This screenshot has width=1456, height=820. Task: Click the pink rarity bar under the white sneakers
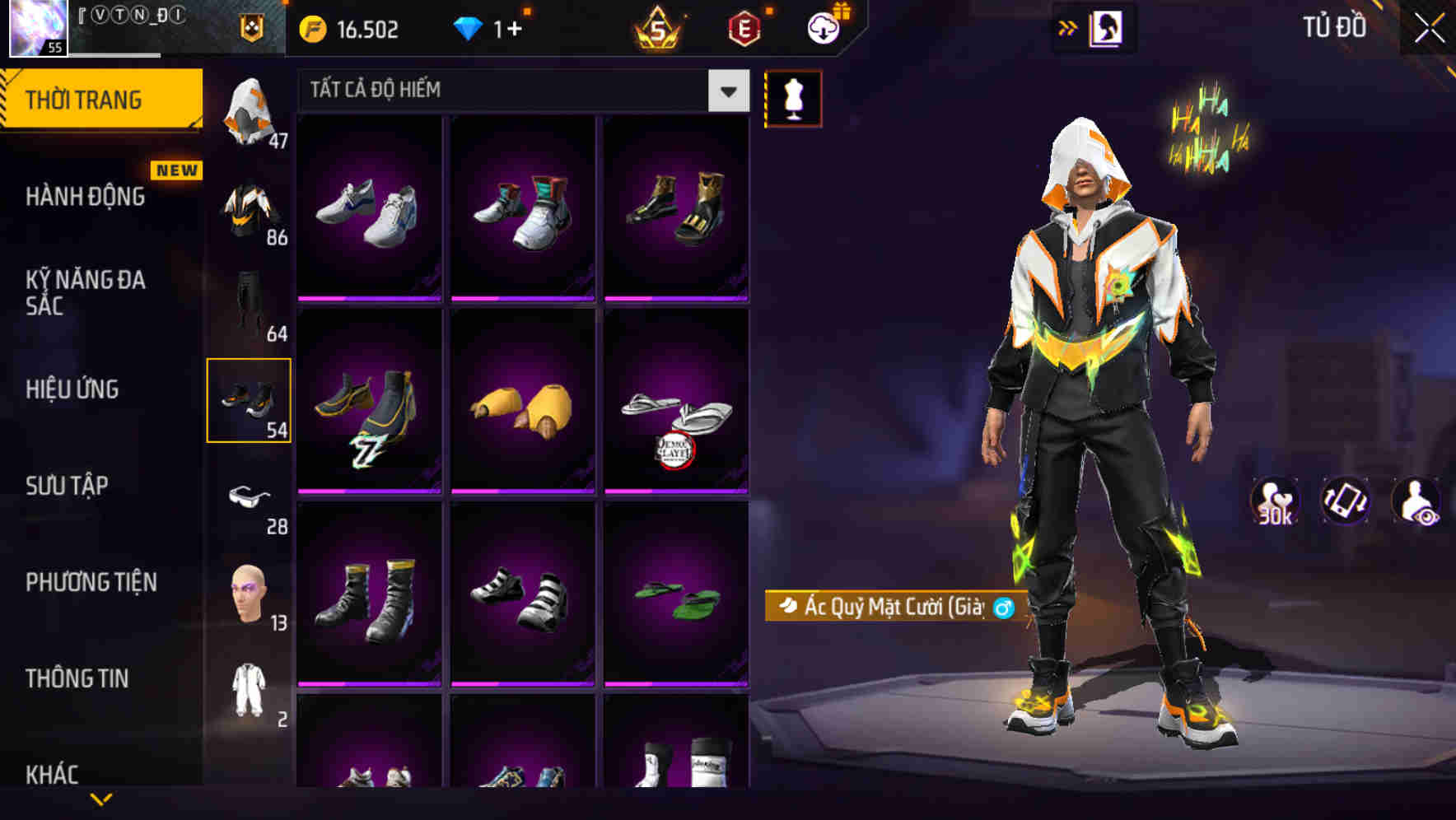coord(368,298)
